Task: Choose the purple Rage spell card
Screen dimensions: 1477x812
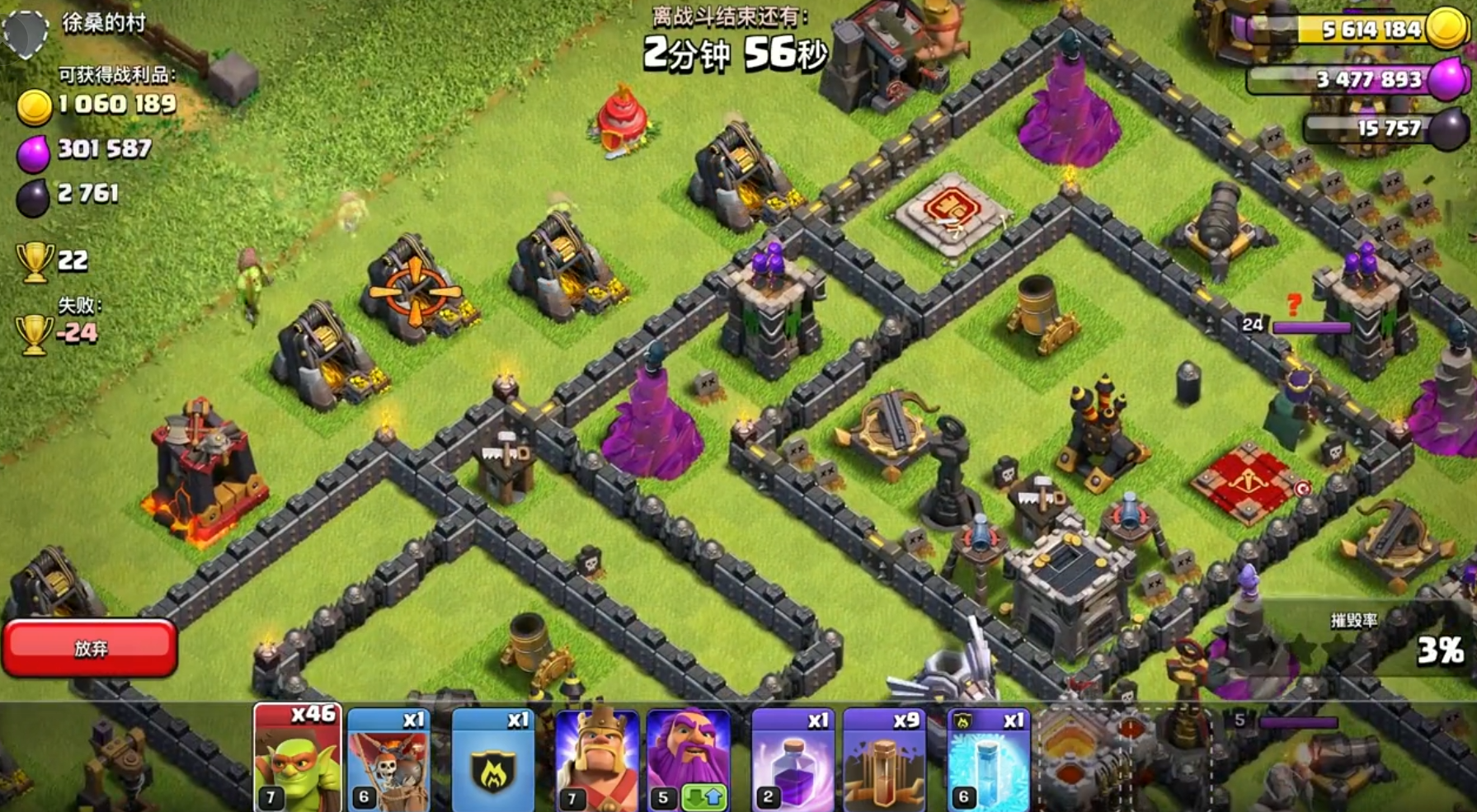Action: (x=792, y=758)
